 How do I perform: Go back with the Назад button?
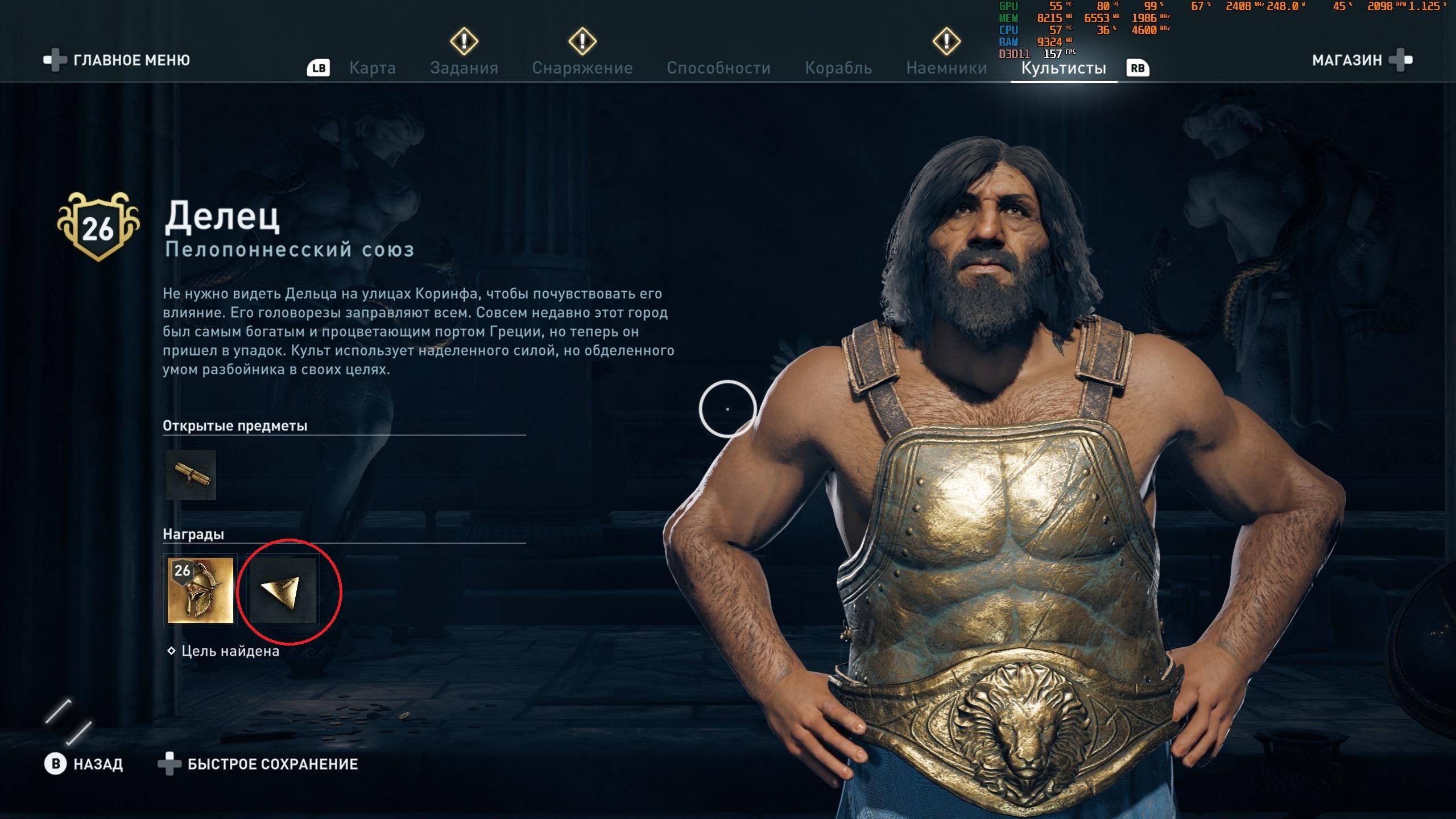pyautogui.click(x=97, y=764)
